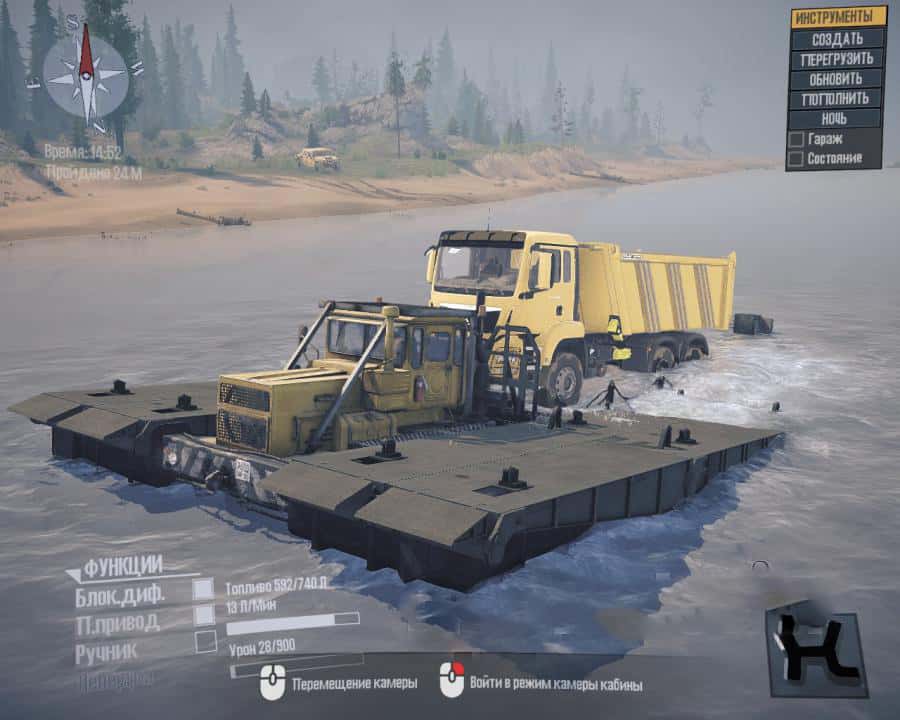This screenshot has width=900, height=720.
Task: Activate the Пополнить refill button
Action: 837,99
